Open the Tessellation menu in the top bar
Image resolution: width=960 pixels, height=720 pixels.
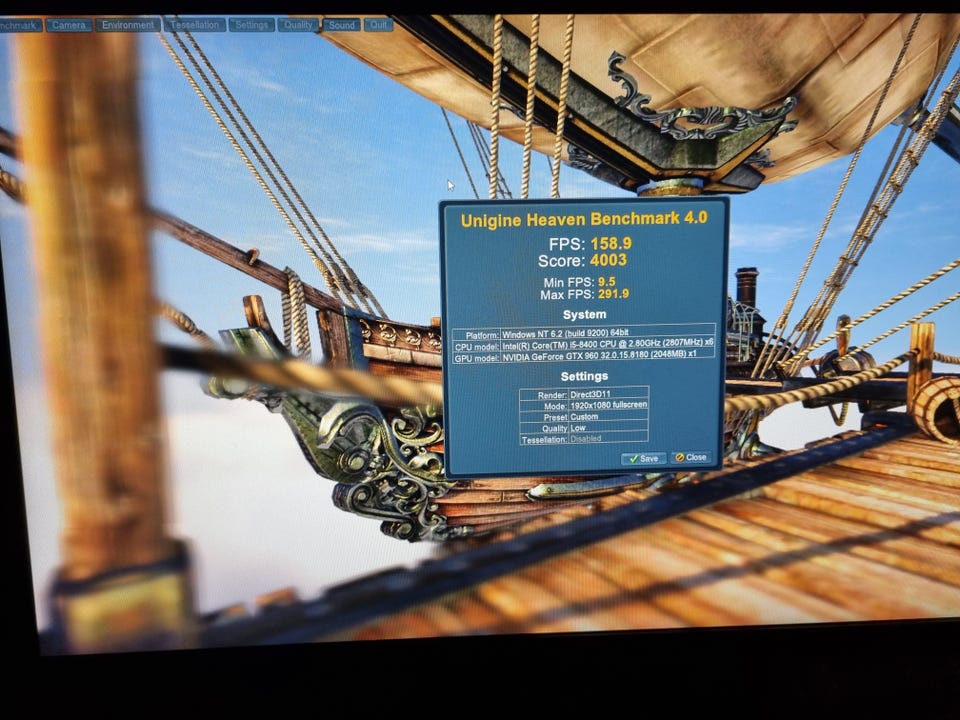coord(195,25)
